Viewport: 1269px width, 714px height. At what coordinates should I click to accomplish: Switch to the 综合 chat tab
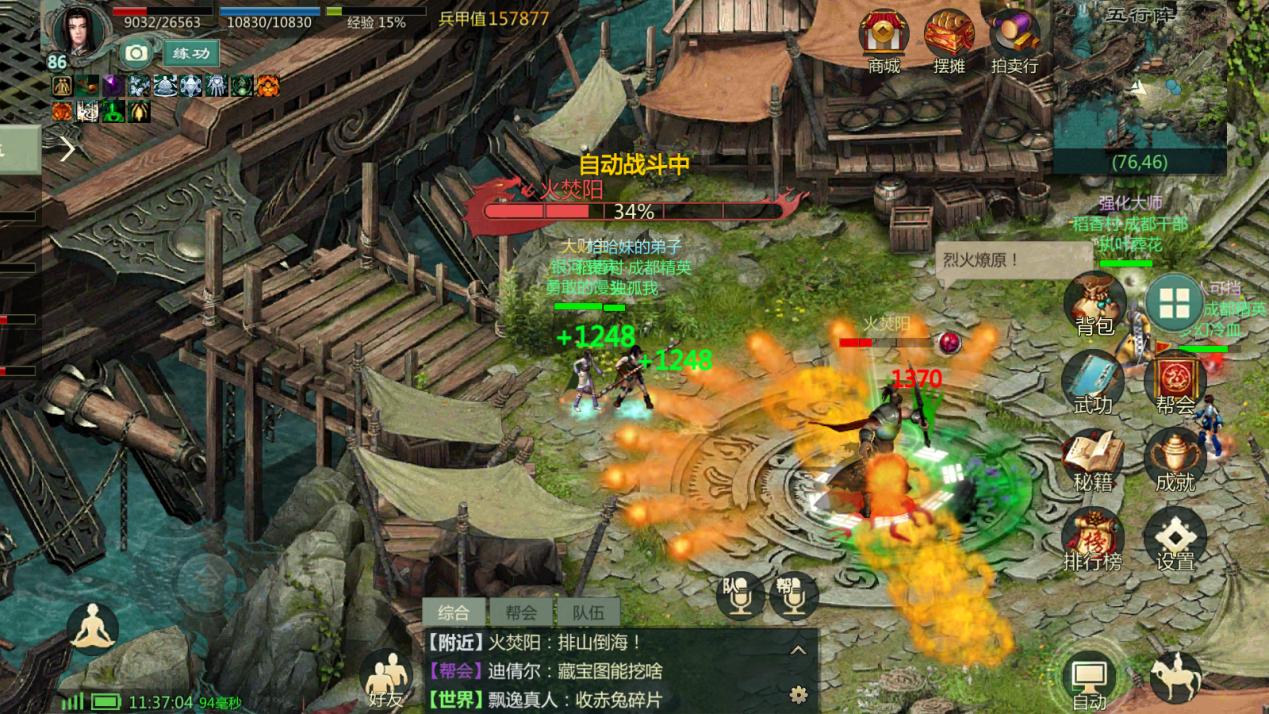point(453,612)
